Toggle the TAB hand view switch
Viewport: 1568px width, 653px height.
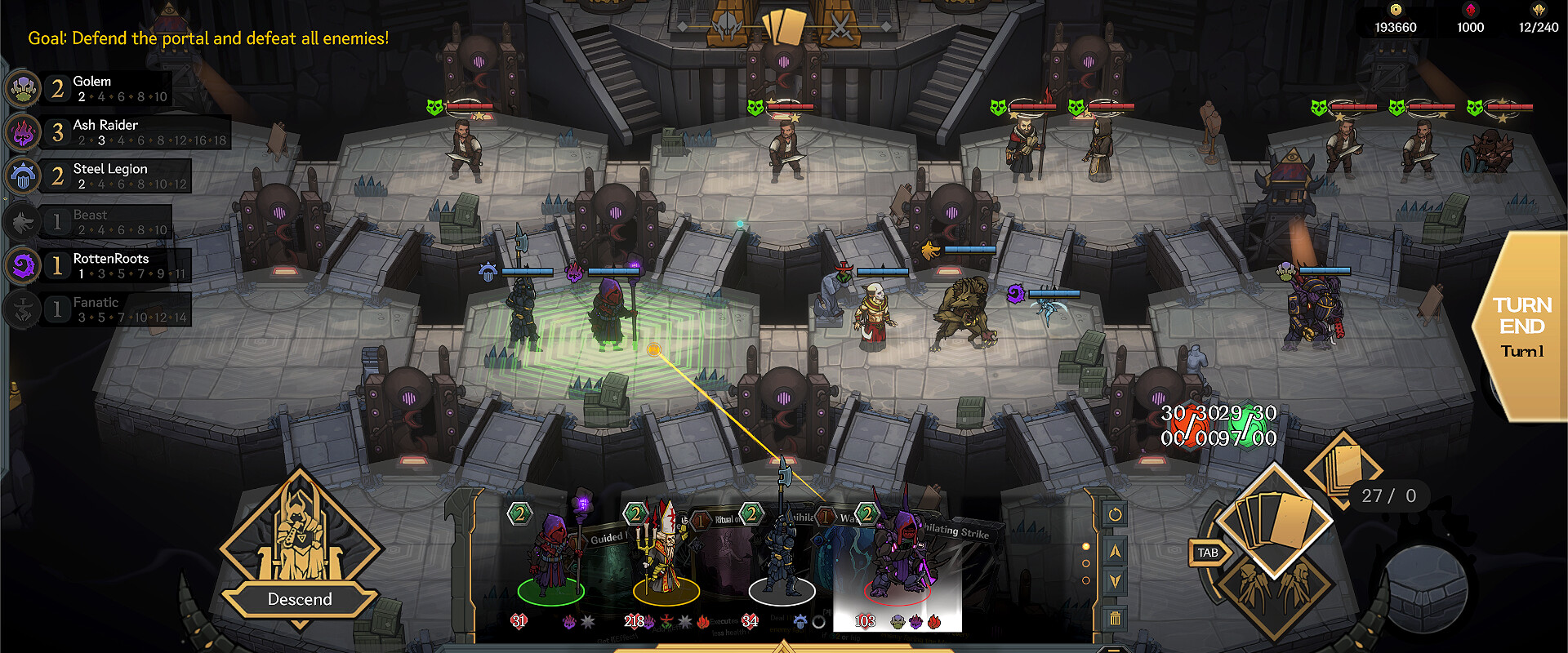click(1208, 552)
